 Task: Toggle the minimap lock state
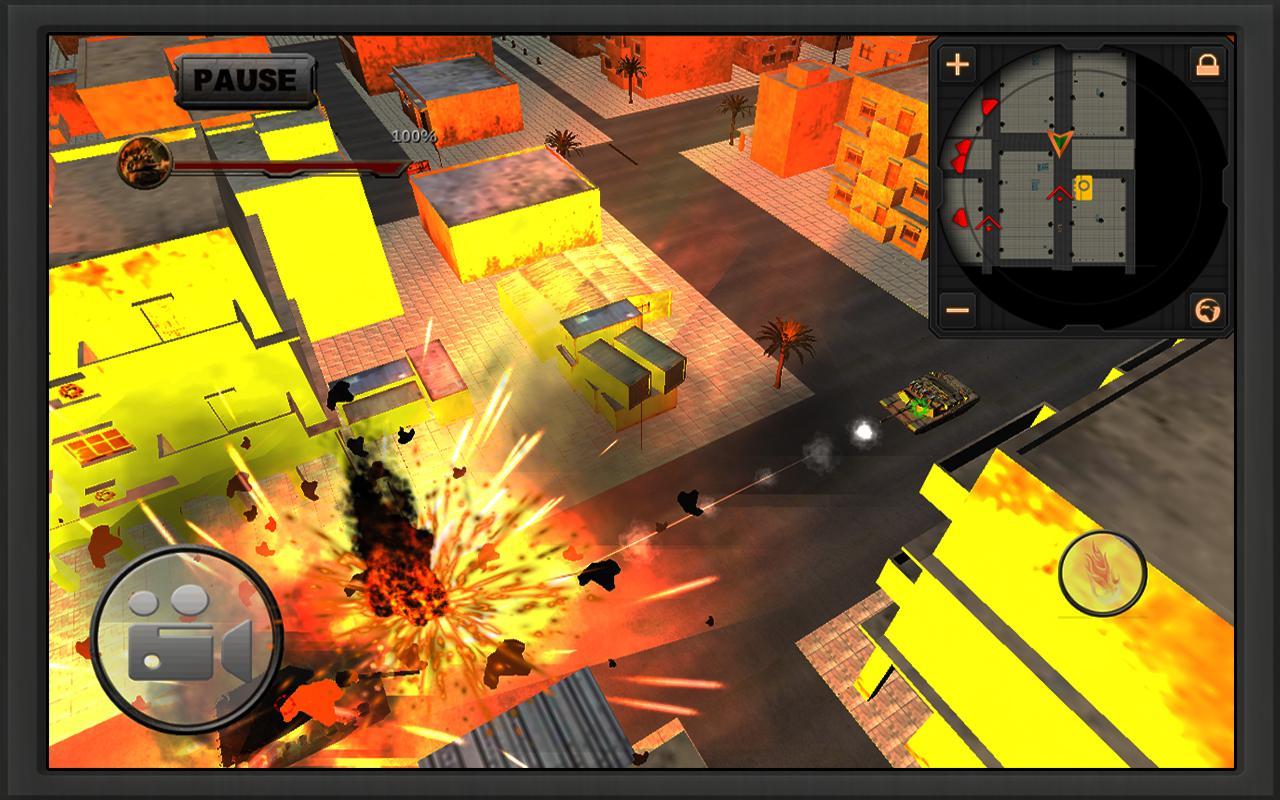[x=1207, y=64]
